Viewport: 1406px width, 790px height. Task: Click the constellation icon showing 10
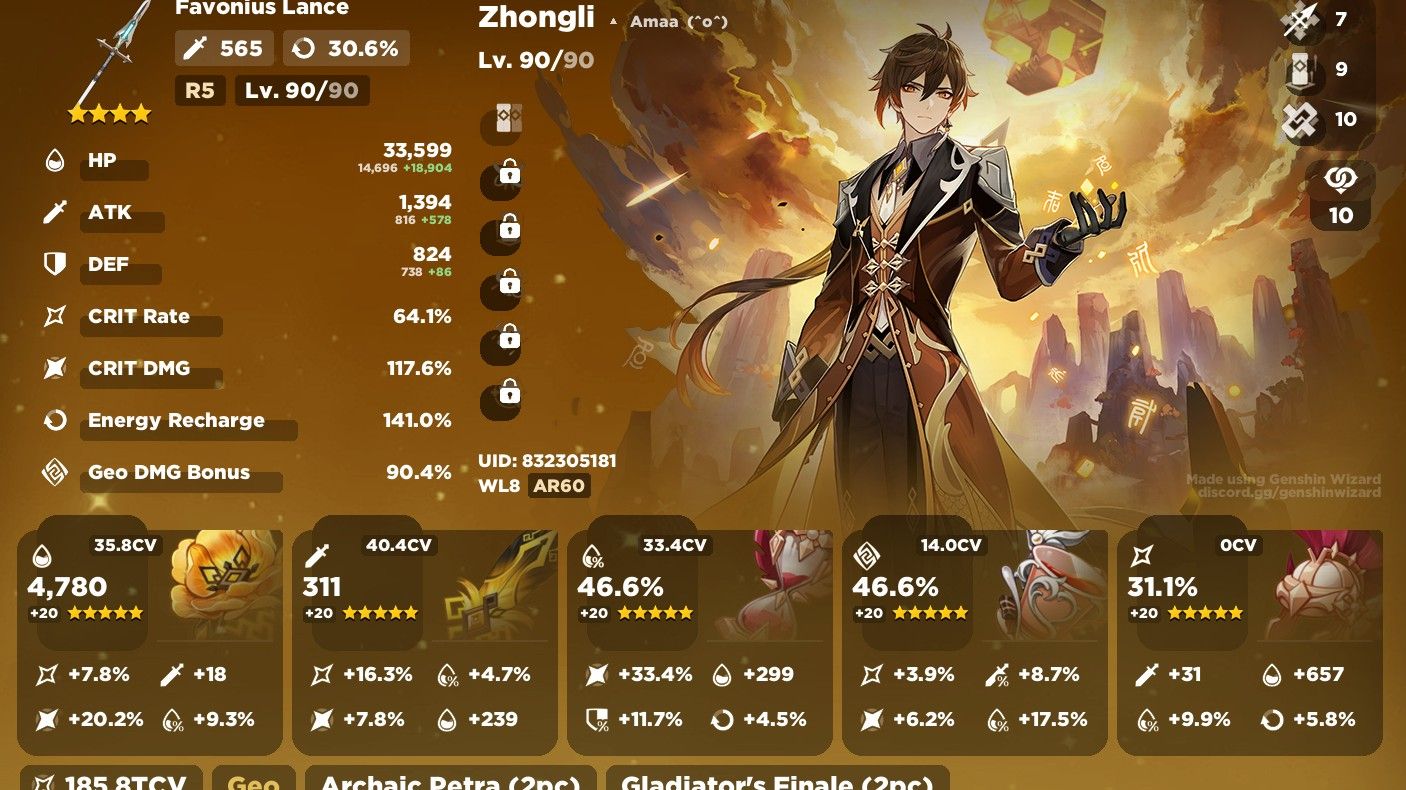pos(1340,178)
